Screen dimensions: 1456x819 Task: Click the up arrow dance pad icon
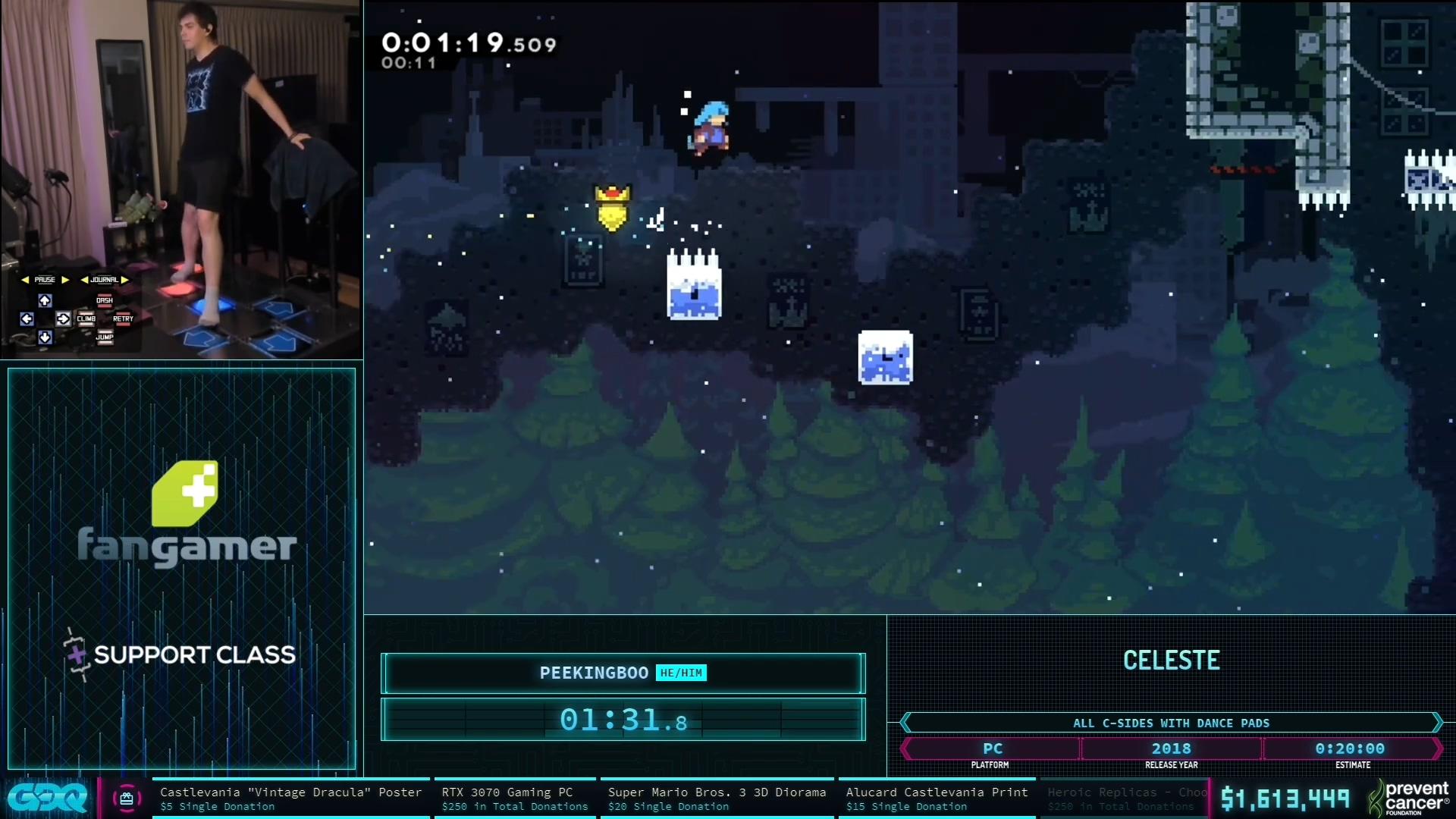tap(45, 302)
